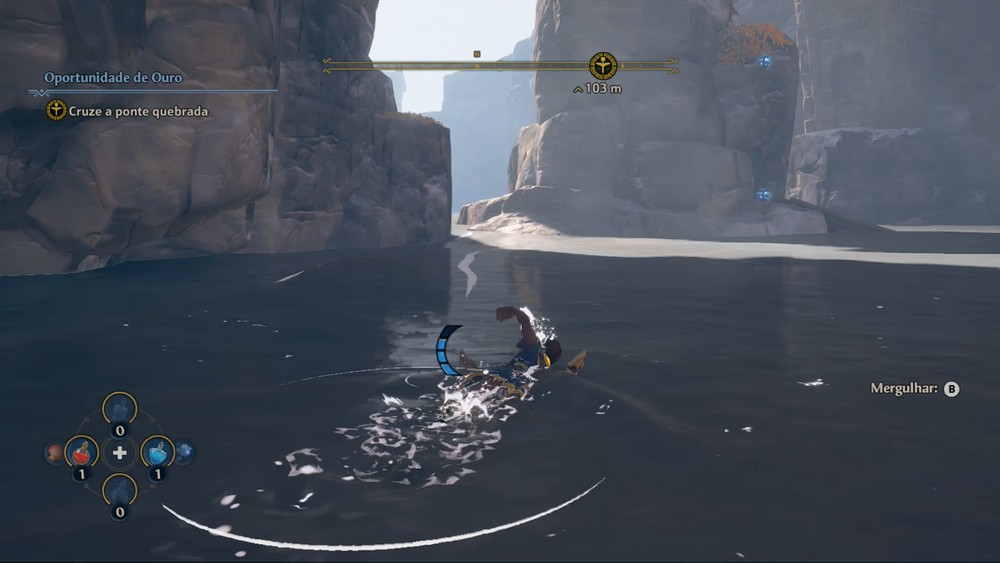Open the Oportunidade de Ouro quest tracker
This screenshot has width=1000, height=563.
[113, 77]
